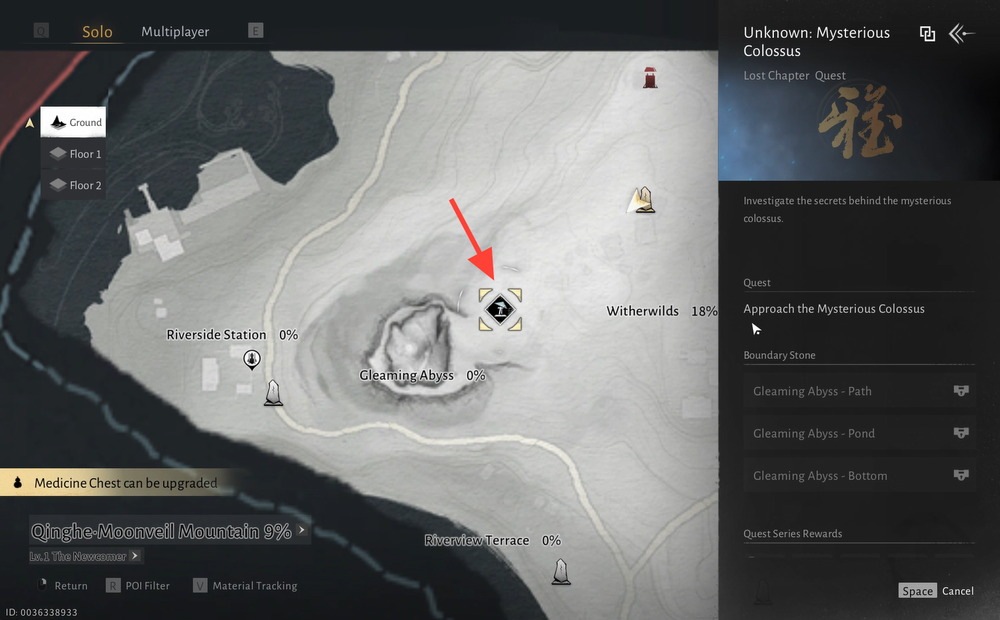Switch to the Multiplayer tab
Image resolution: width=1000 pixels, height=620 pixels.
tap(175, 32)
